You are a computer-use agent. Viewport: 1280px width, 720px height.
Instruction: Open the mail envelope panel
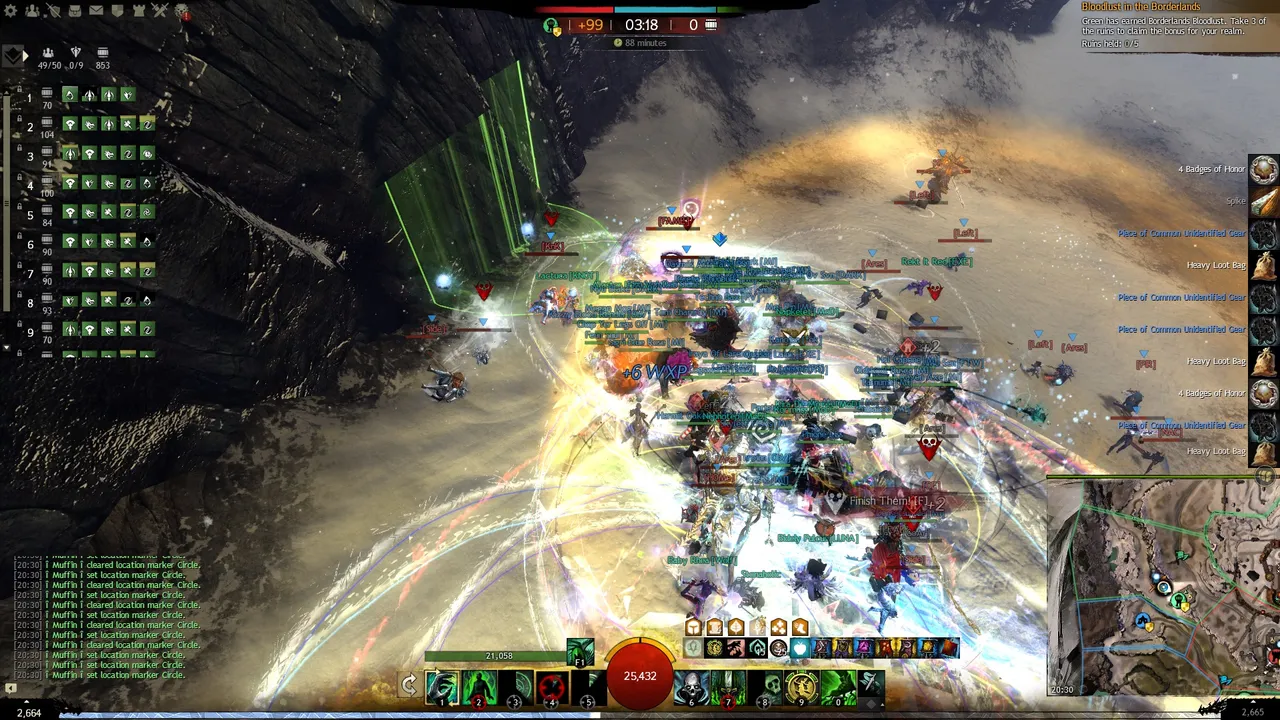coord(96,9)
